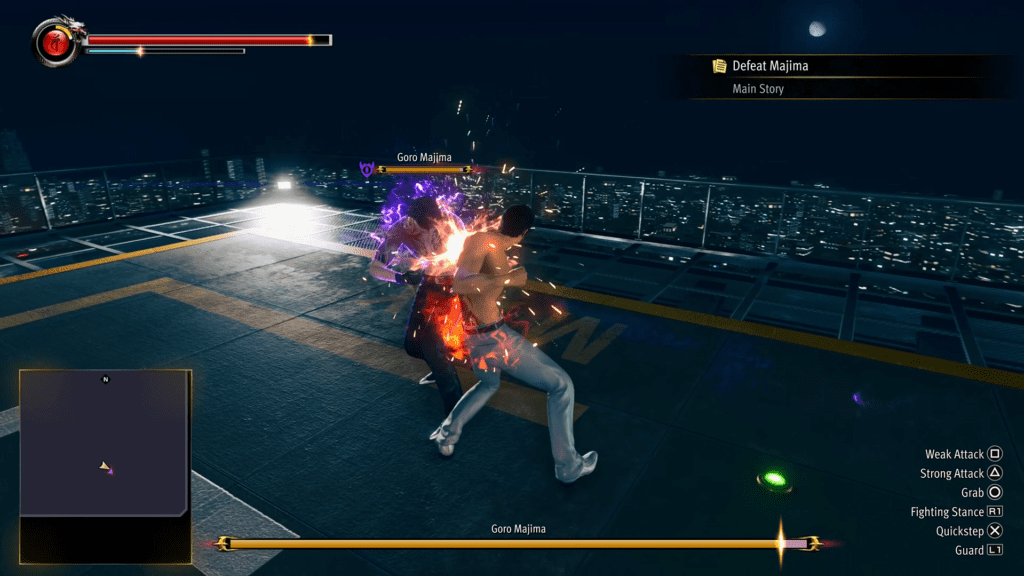Open the Defeat Majima objective tracker
Viewport: 1024px width, 576px height.
(769, 66)
